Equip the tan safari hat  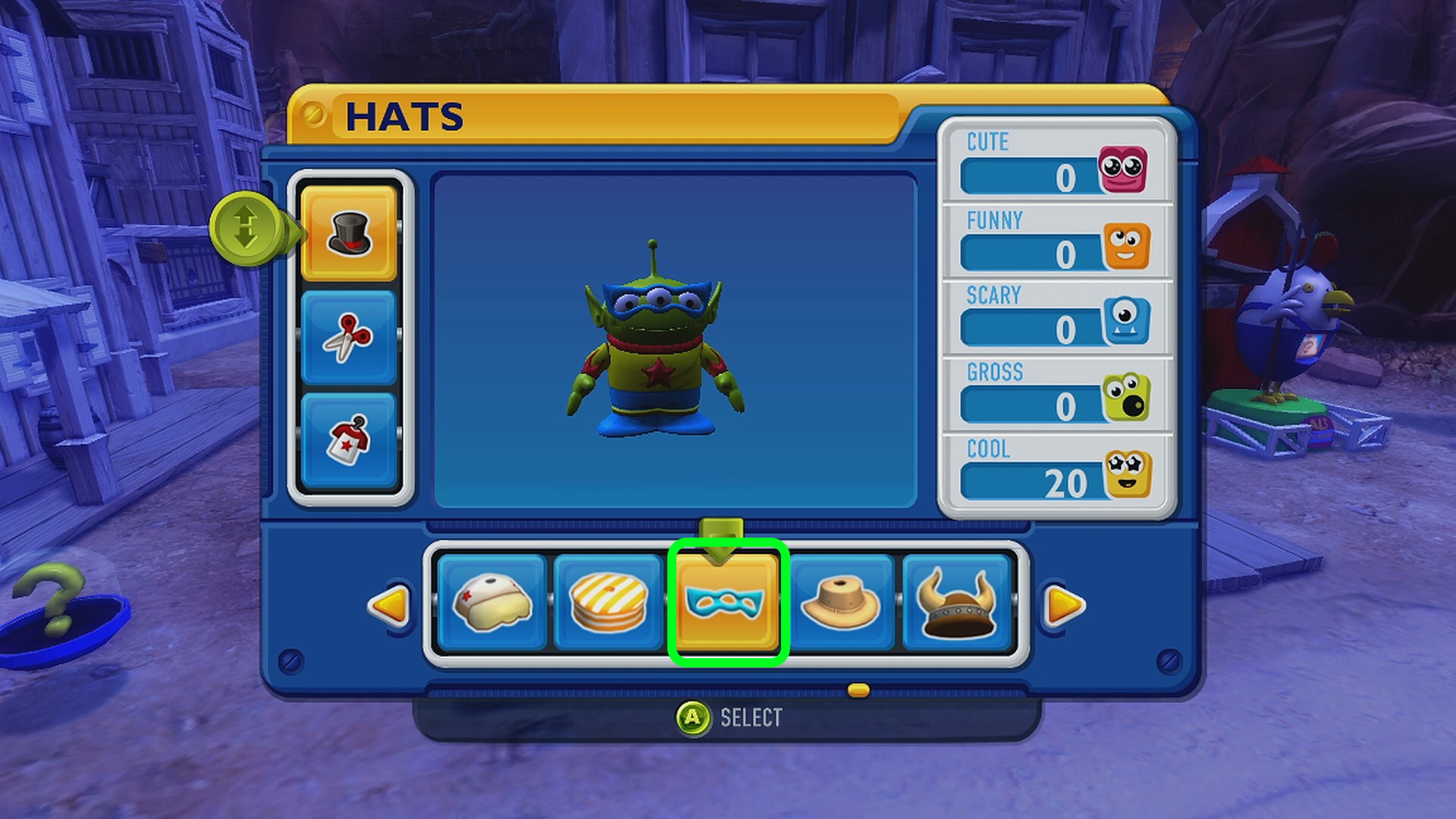pyautogui.click(x=840, y=602)
